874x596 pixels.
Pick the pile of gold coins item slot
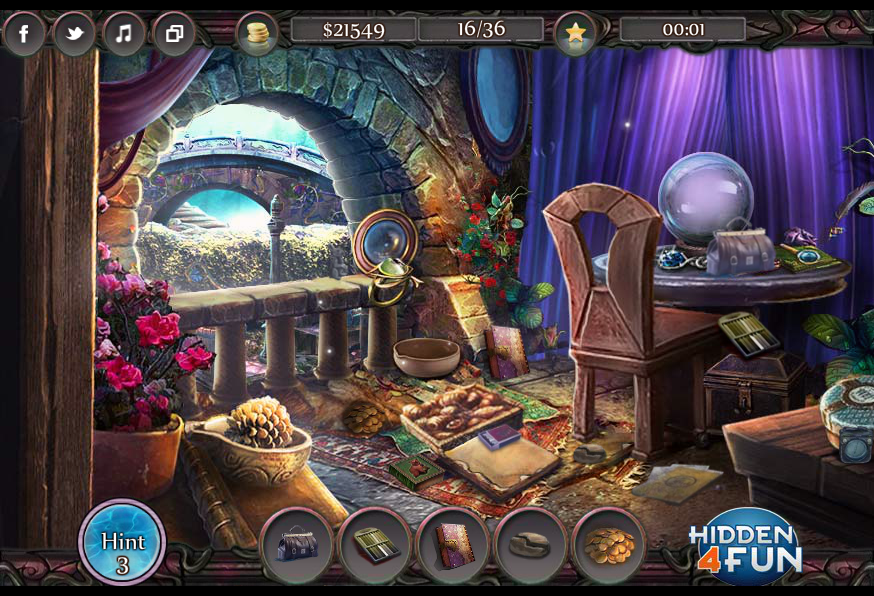tap(608, 545)
